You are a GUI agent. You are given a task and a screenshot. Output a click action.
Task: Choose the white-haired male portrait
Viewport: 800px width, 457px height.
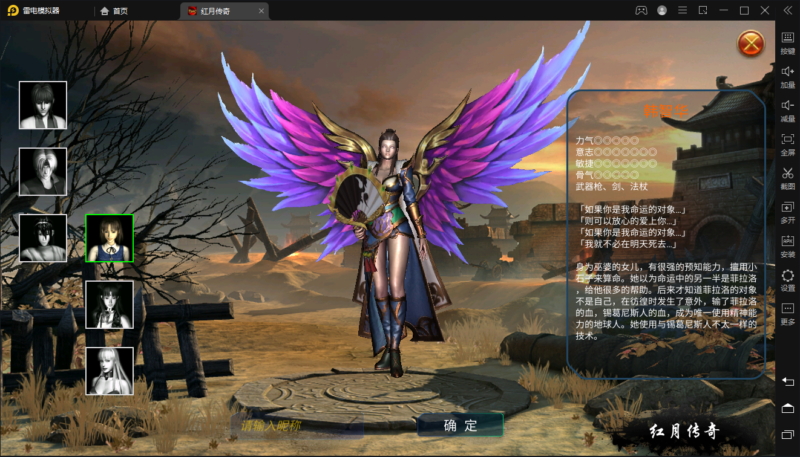43,171
